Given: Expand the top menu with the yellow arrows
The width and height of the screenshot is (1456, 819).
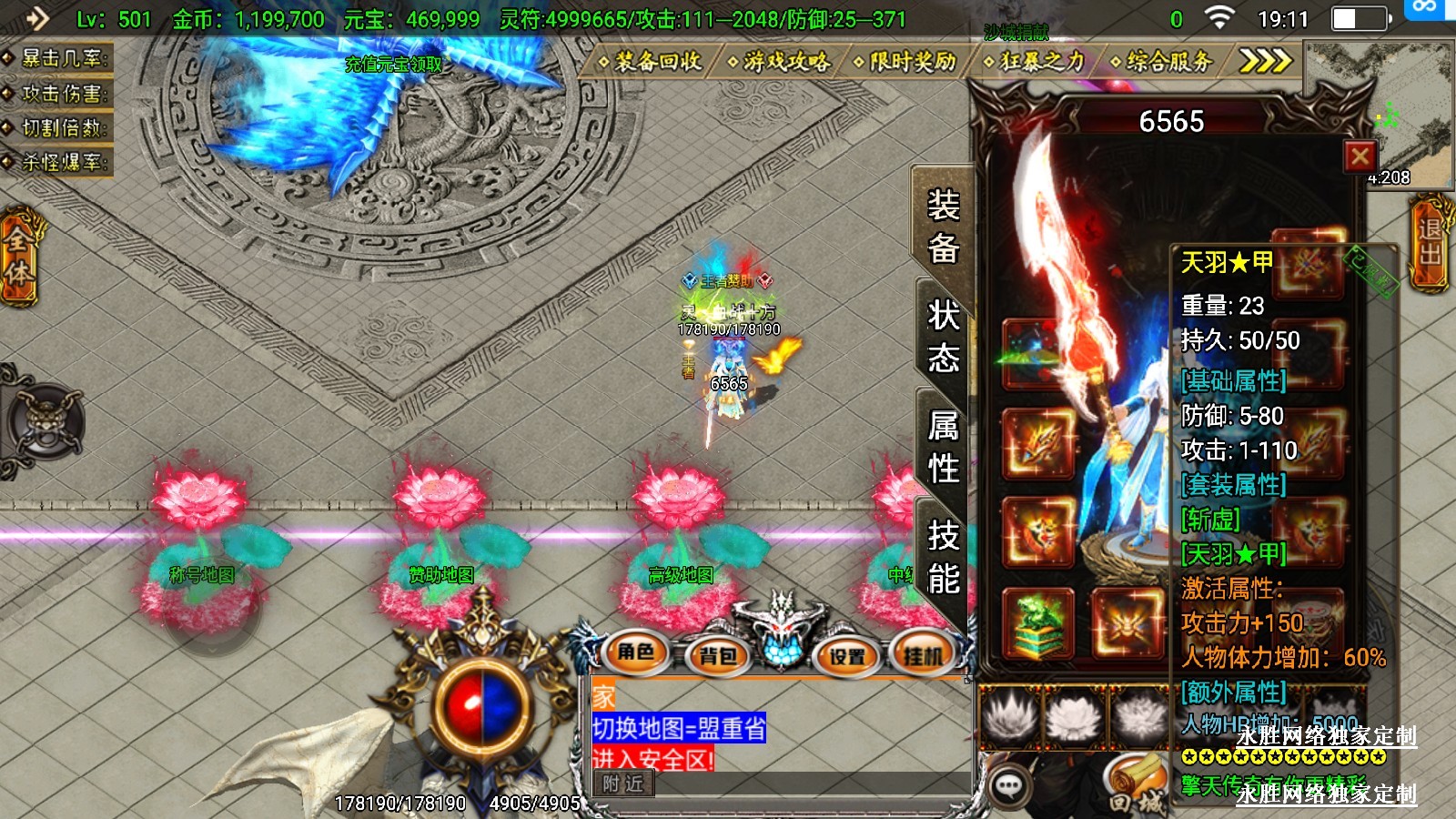Looking at the screenshot, I should 1265,61.
